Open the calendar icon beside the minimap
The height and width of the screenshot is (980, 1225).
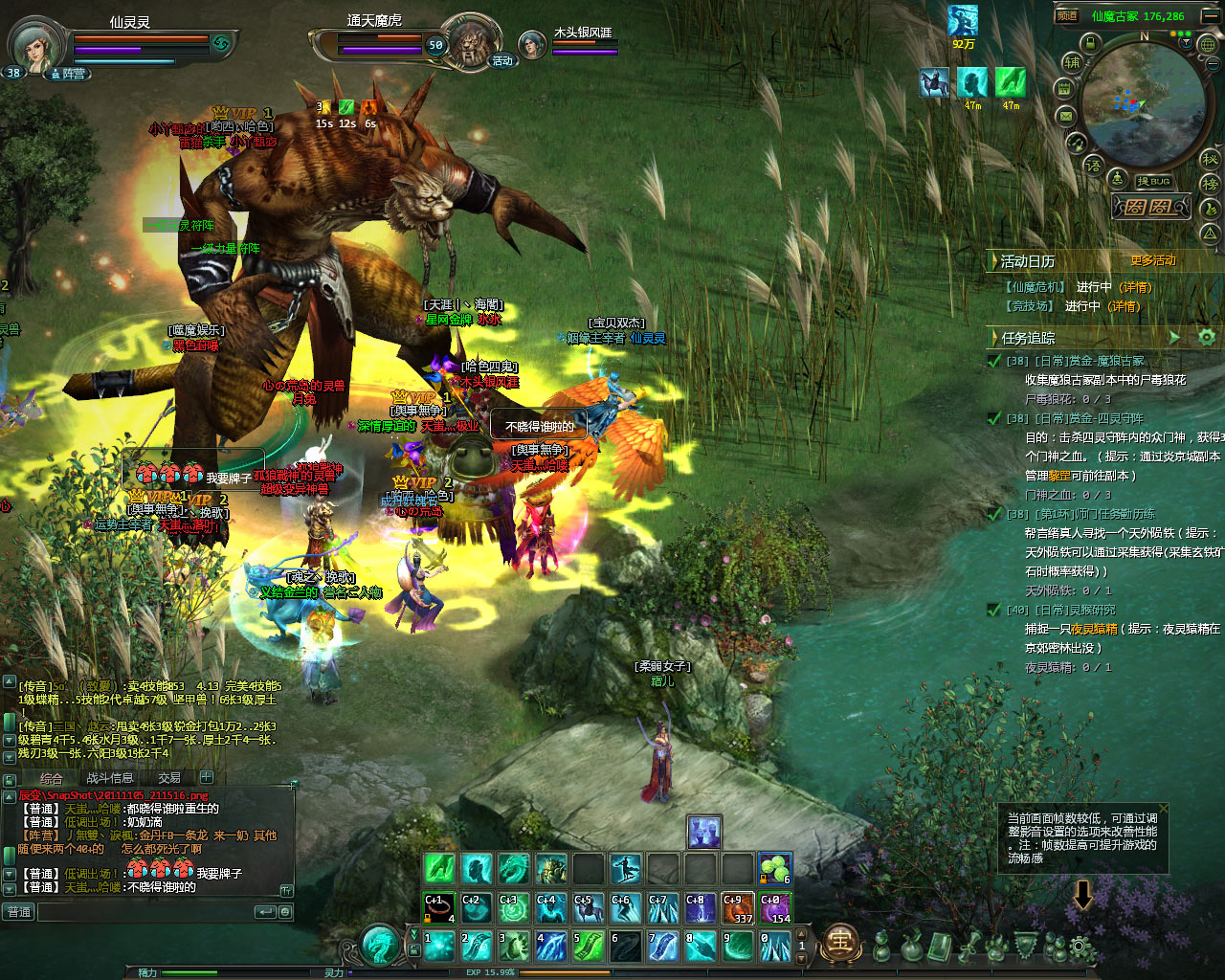coord(1063,89)
